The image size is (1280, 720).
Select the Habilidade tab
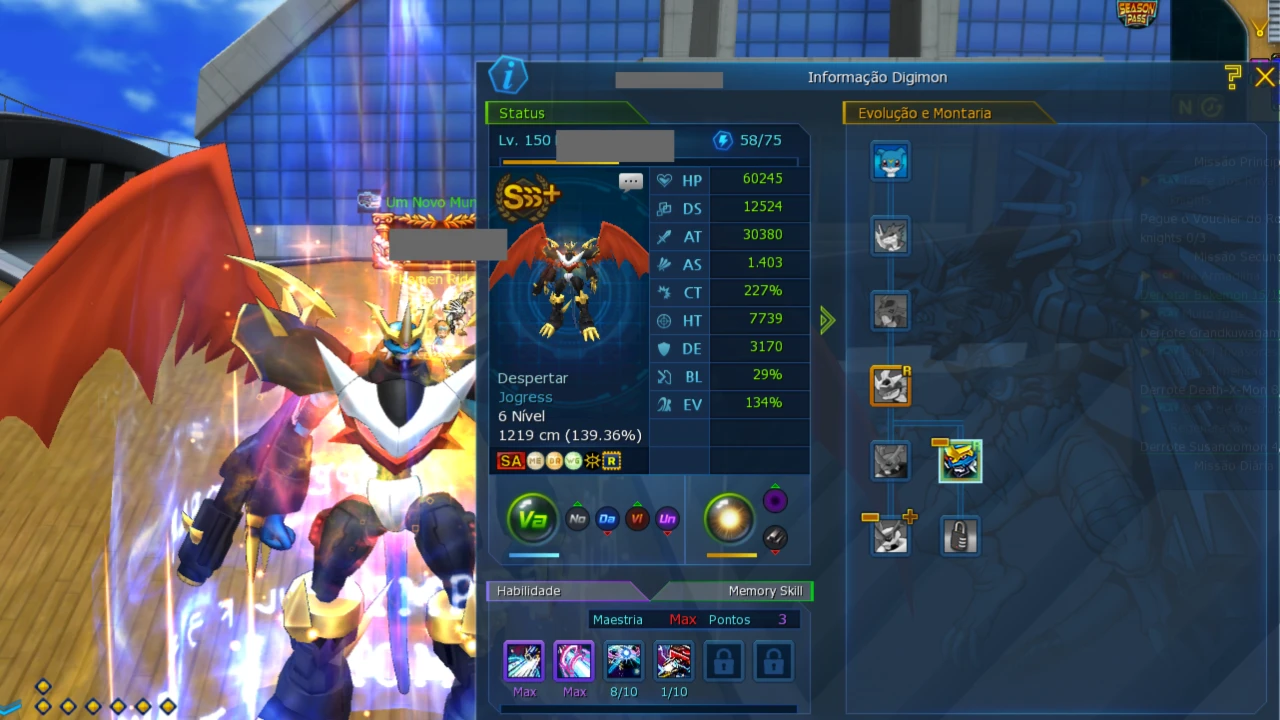(x=529, y=591)
